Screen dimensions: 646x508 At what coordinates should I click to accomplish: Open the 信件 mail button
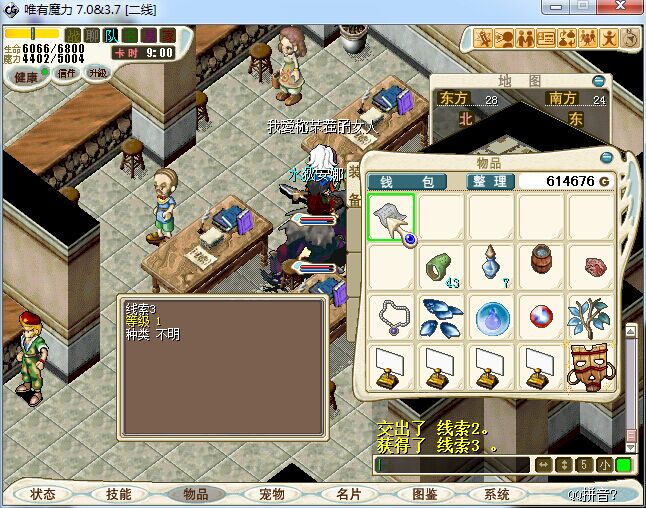click(67, 73)
